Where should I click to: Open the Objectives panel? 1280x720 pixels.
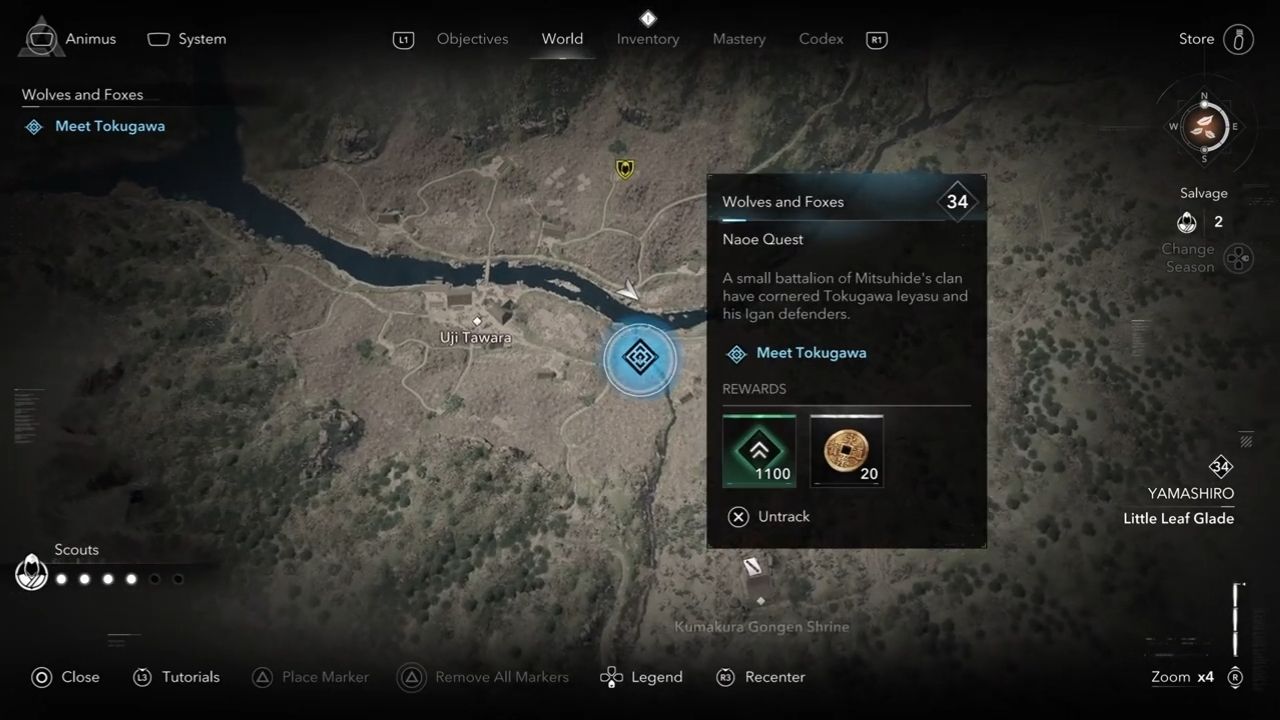[x=472, y=39]
